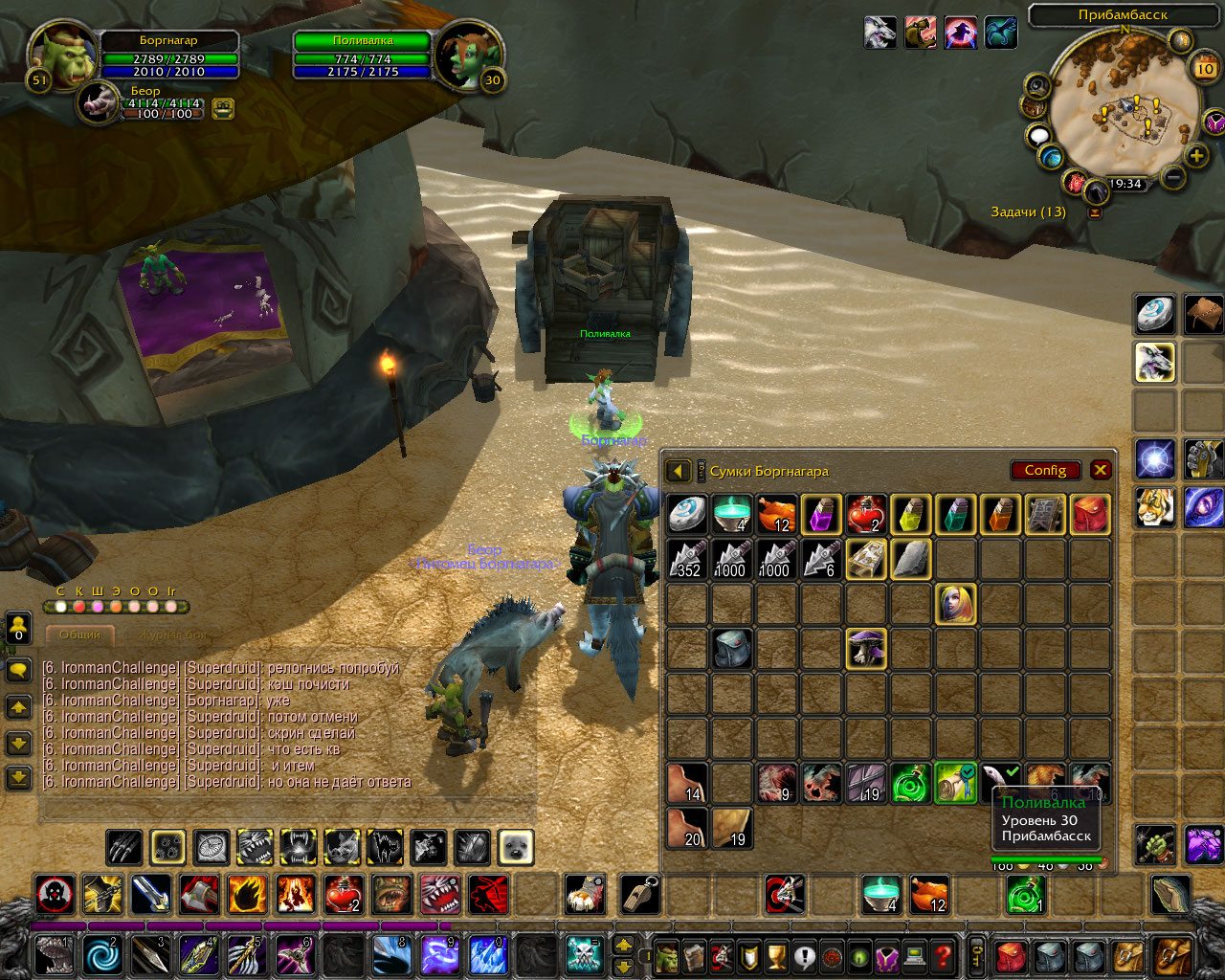1225x980 pixels.
Task: Expand the Задачи (13) quest tracker
Action: click(1095, 212)
